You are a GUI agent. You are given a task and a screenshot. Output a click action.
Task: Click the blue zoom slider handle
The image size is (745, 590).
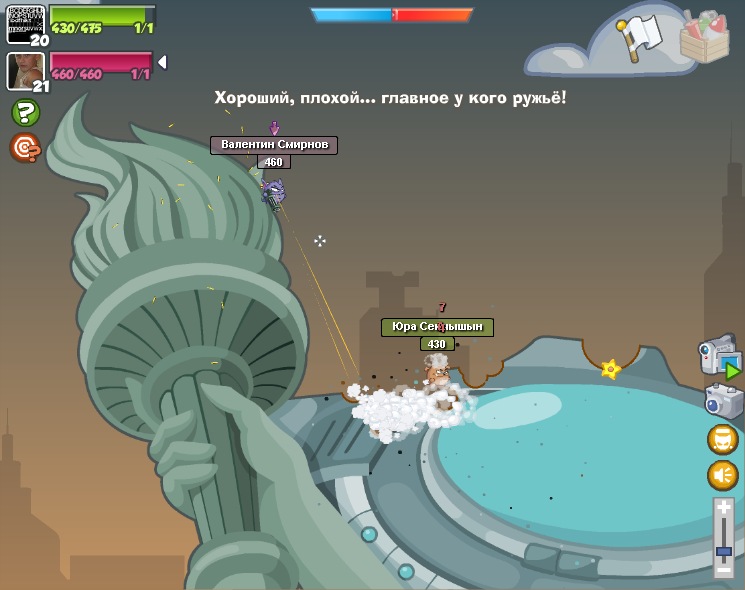(x=724, y=550)
